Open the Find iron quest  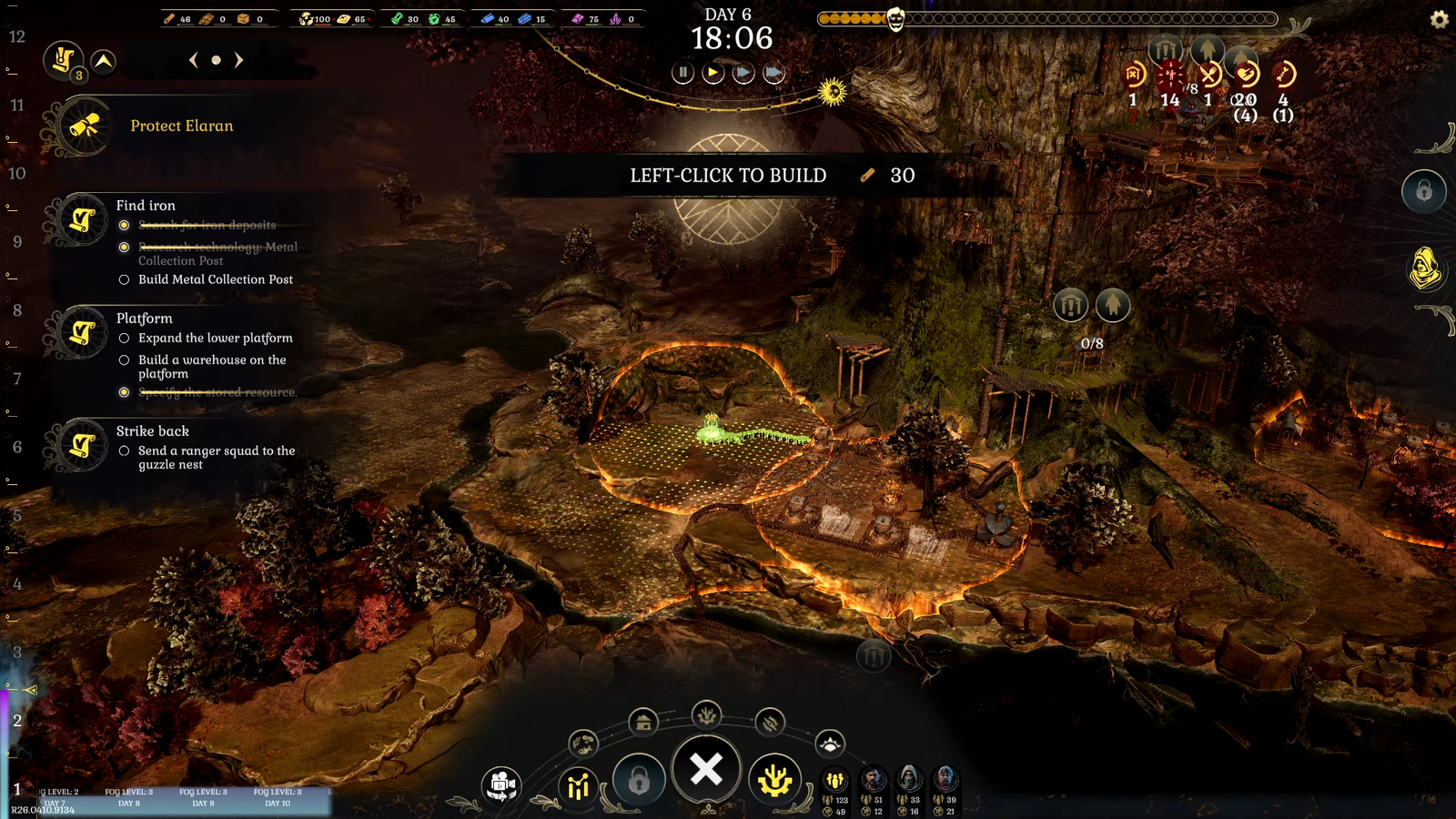[146, 206]
